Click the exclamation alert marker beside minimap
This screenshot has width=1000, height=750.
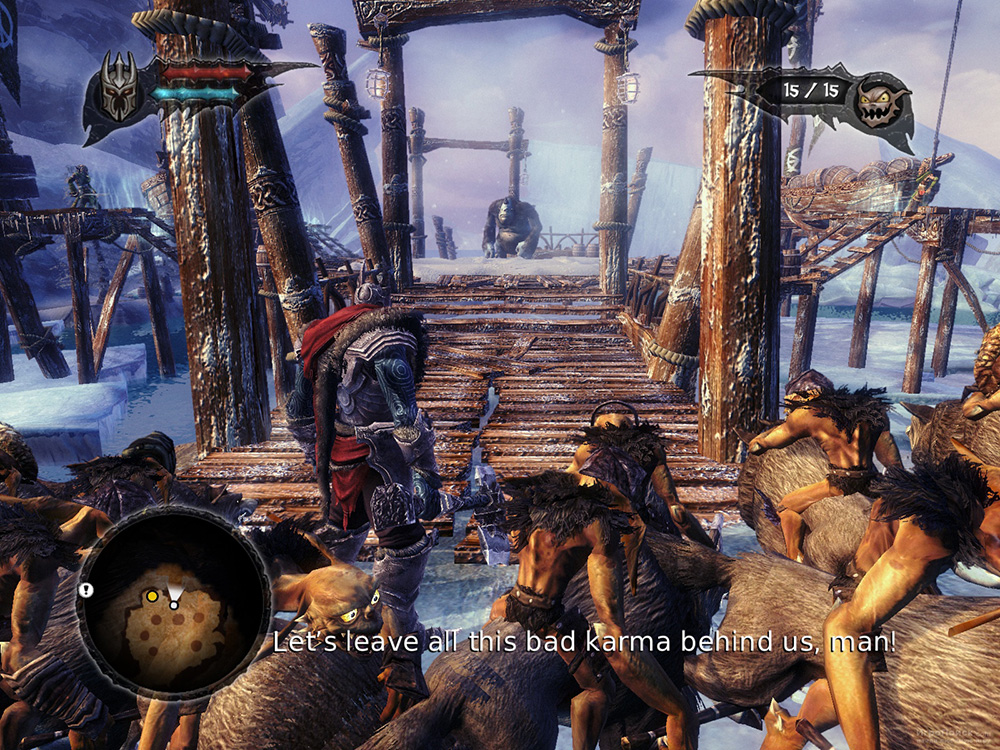tap(86, 591)
